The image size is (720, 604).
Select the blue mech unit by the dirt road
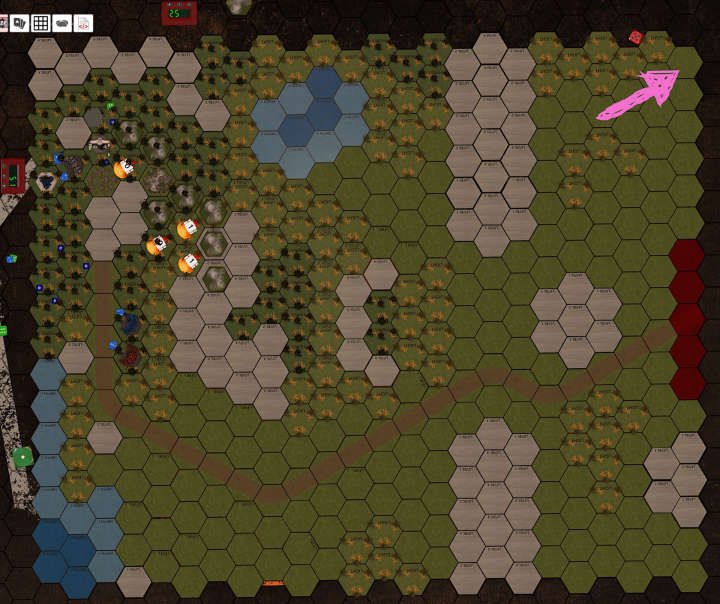[x=130, y=323]
